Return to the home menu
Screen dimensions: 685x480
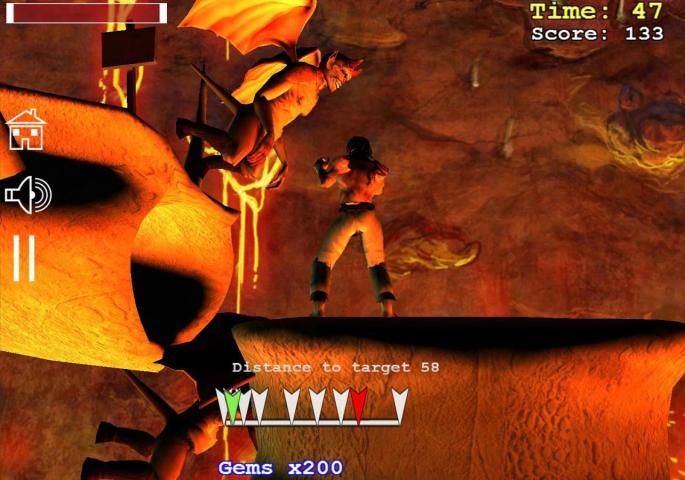(26, 130)
